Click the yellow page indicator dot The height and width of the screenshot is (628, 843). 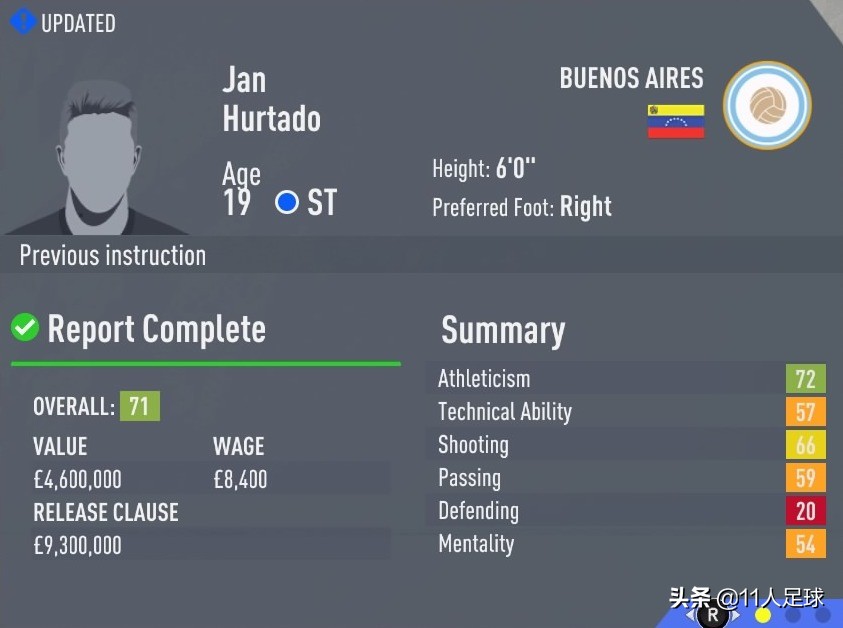[763, 615]
